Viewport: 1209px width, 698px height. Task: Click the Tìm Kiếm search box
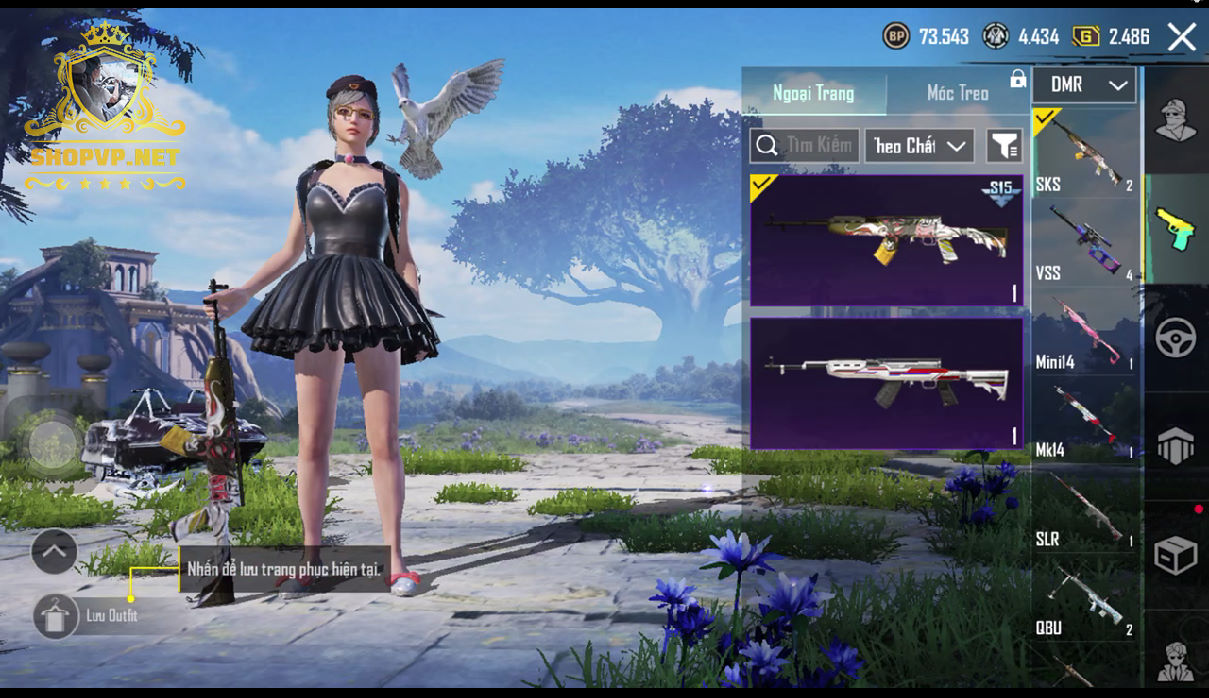click(x=805, y=146)
